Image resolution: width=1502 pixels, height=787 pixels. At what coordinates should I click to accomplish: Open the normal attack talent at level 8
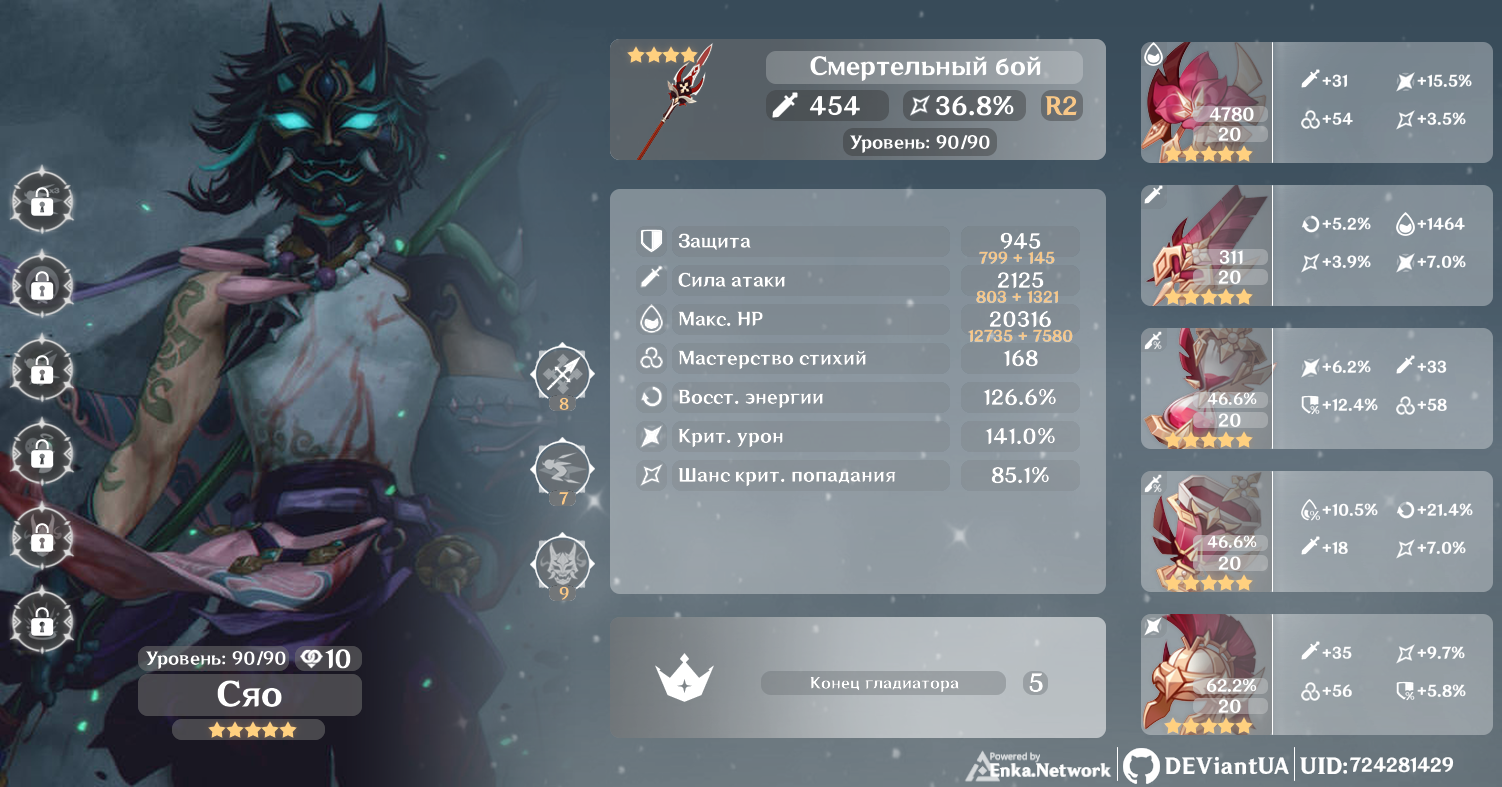[564, 375]
